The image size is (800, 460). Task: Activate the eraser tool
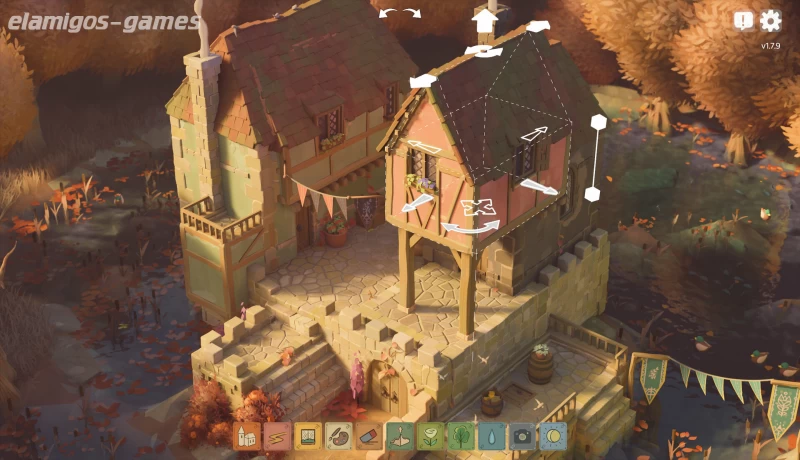pyautogui.click(x=369, y=436)
